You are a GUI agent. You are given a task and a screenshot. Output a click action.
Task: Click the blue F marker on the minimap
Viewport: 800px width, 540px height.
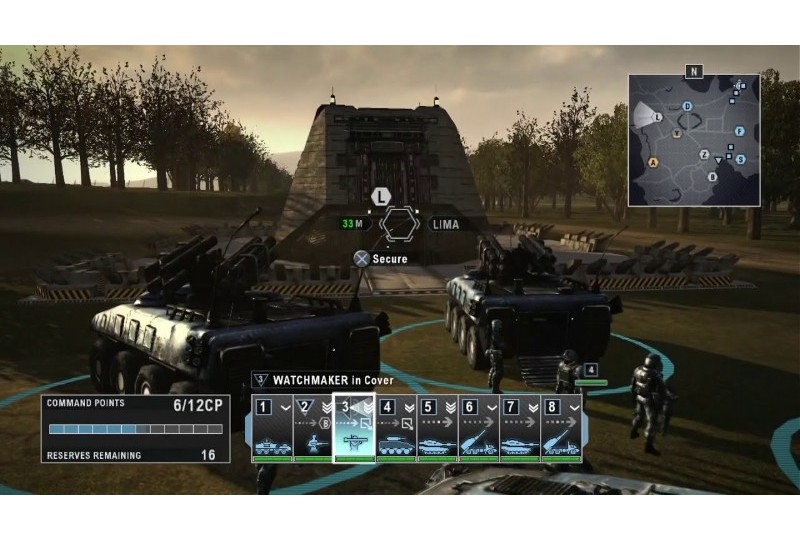click(x=739, y=131)
